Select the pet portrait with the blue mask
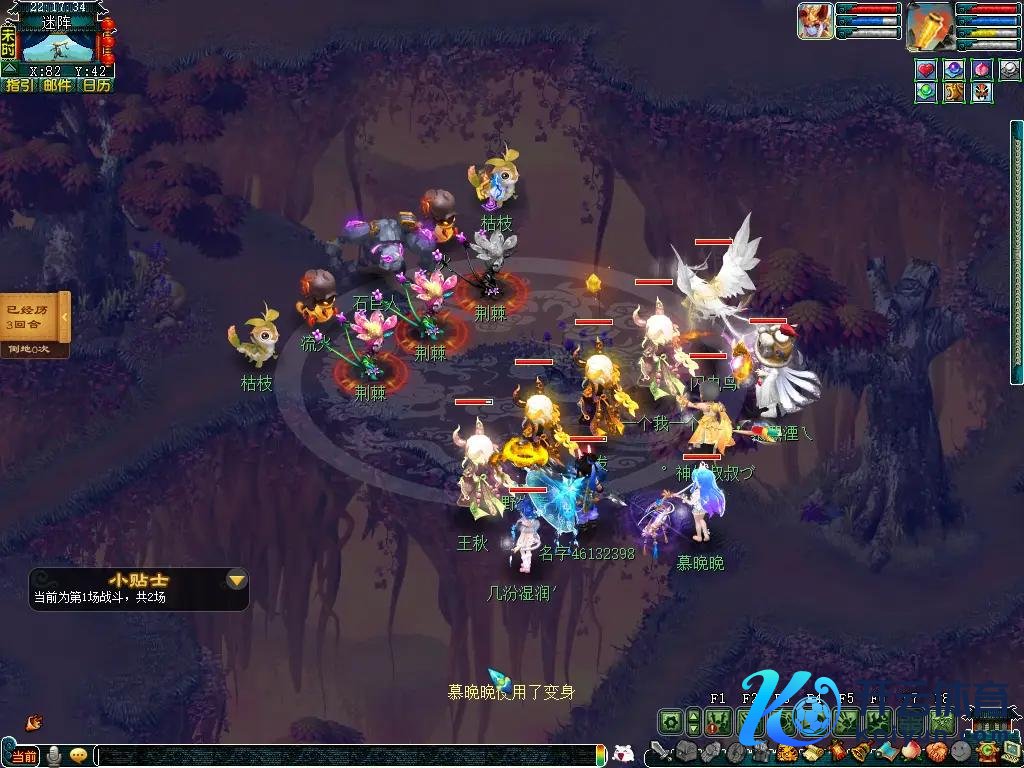The image size is (1024, 768). point(815,22)
